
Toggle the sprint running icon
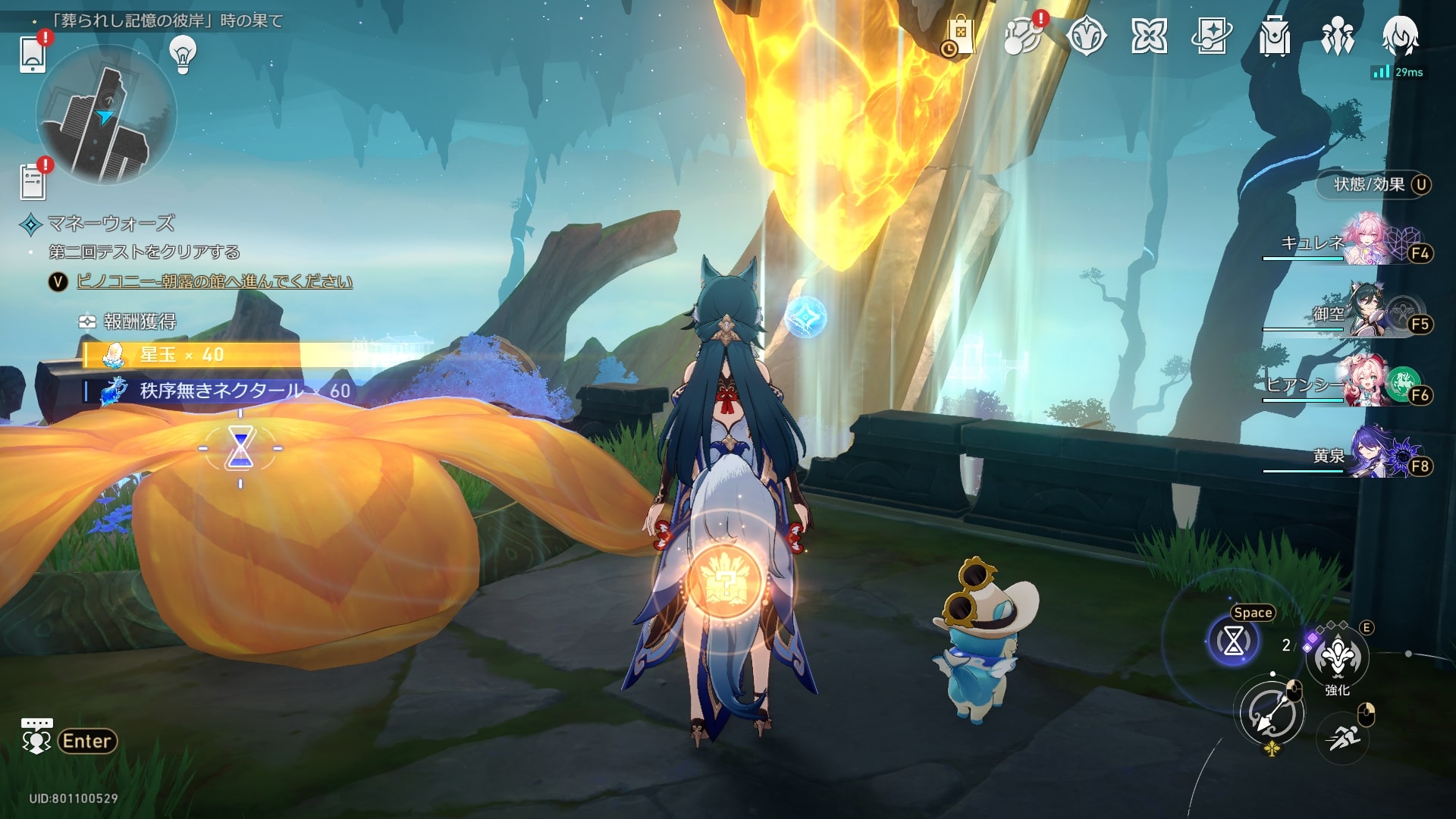(x=1343, y=736)
